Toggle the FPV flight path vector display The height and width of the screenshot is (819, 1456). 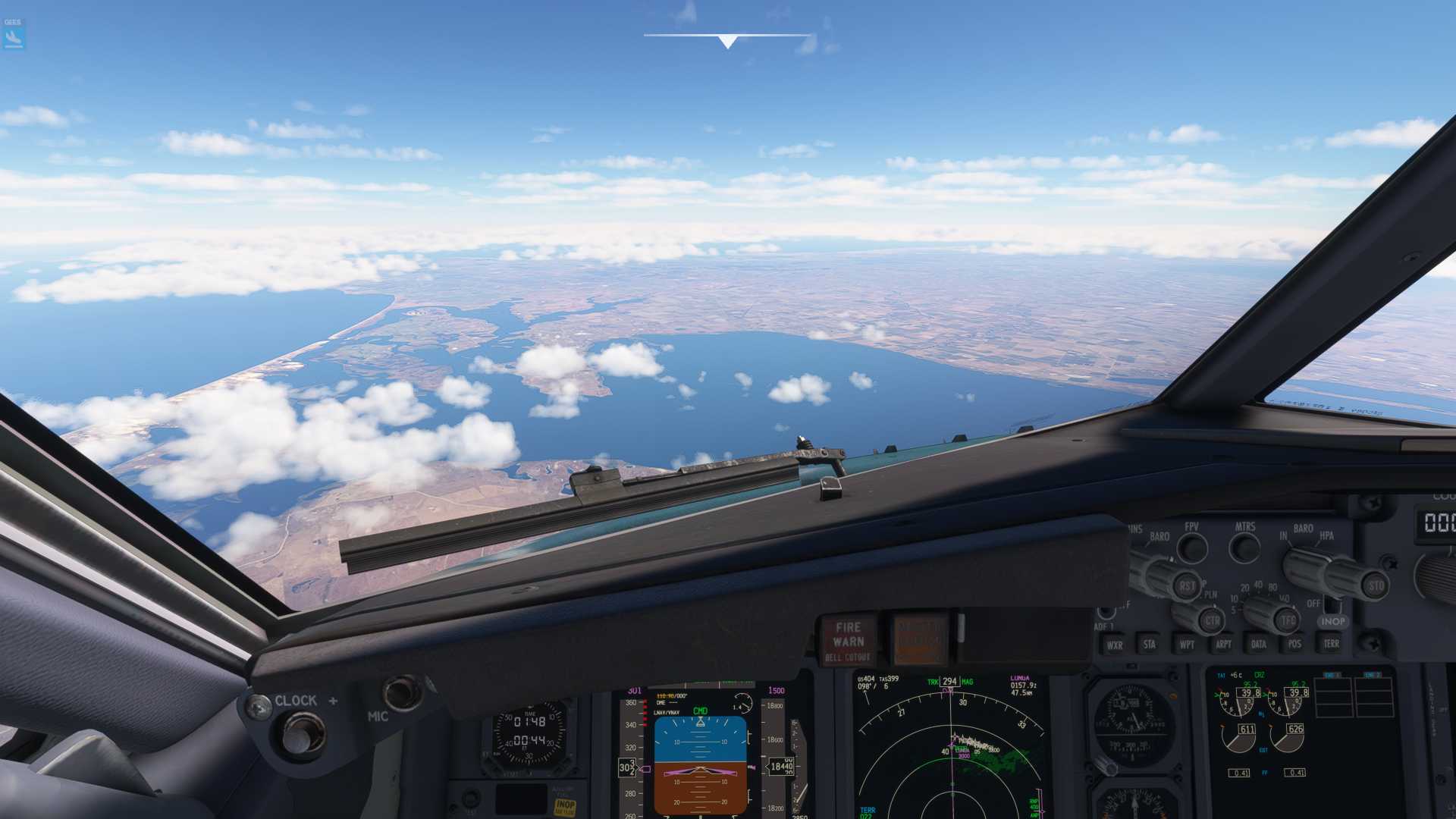(x=1193, y=548)
